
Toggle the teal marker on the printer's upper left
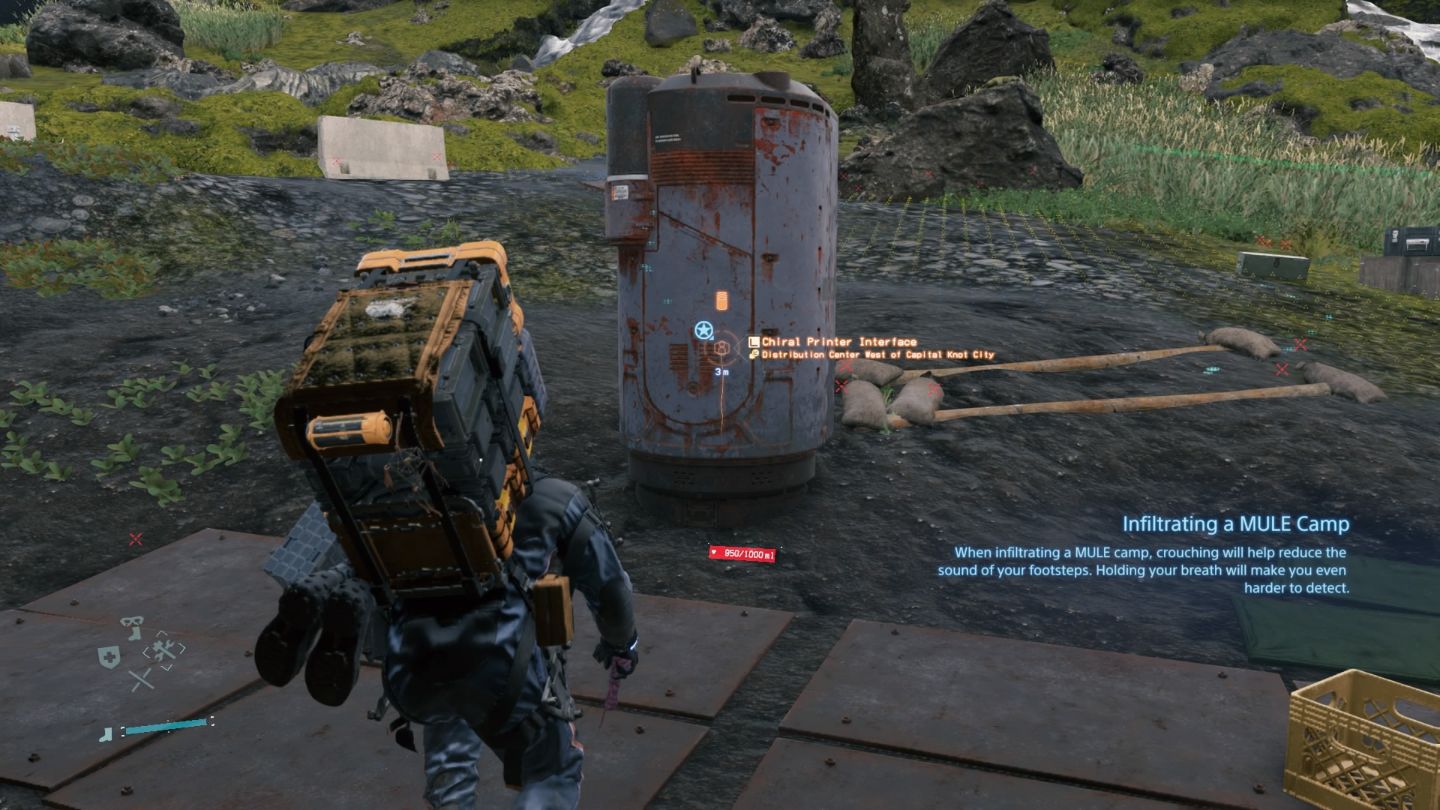668,300
